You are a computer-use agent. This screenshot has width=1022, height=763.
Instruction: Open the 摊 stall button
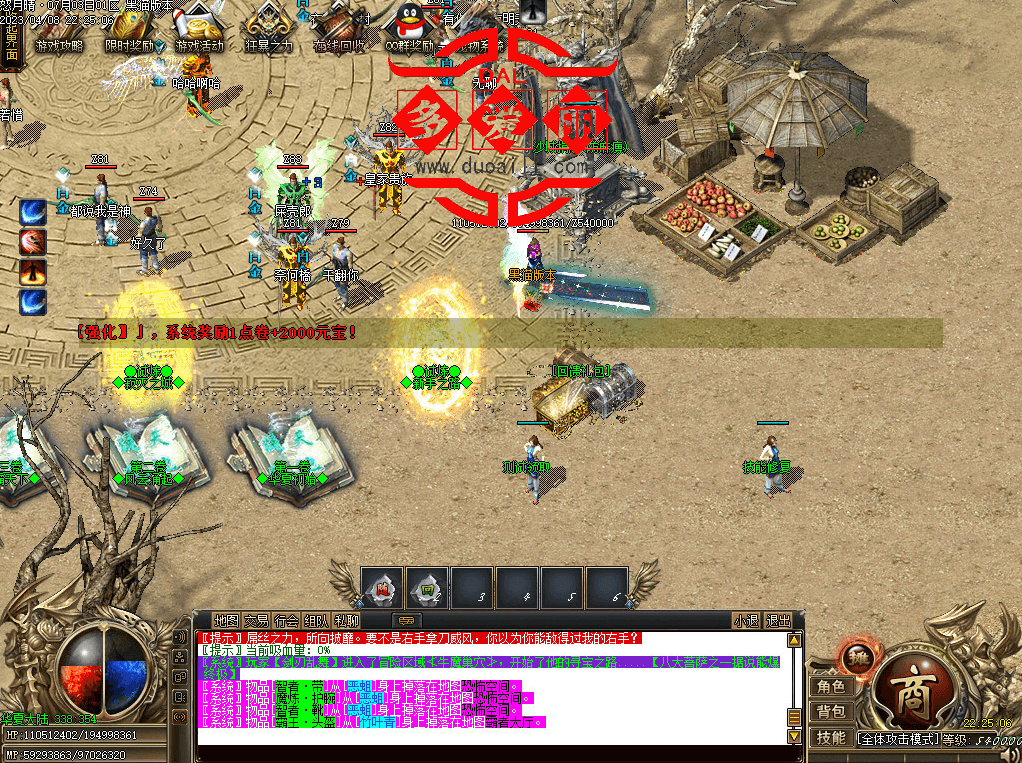coord(856,657)
